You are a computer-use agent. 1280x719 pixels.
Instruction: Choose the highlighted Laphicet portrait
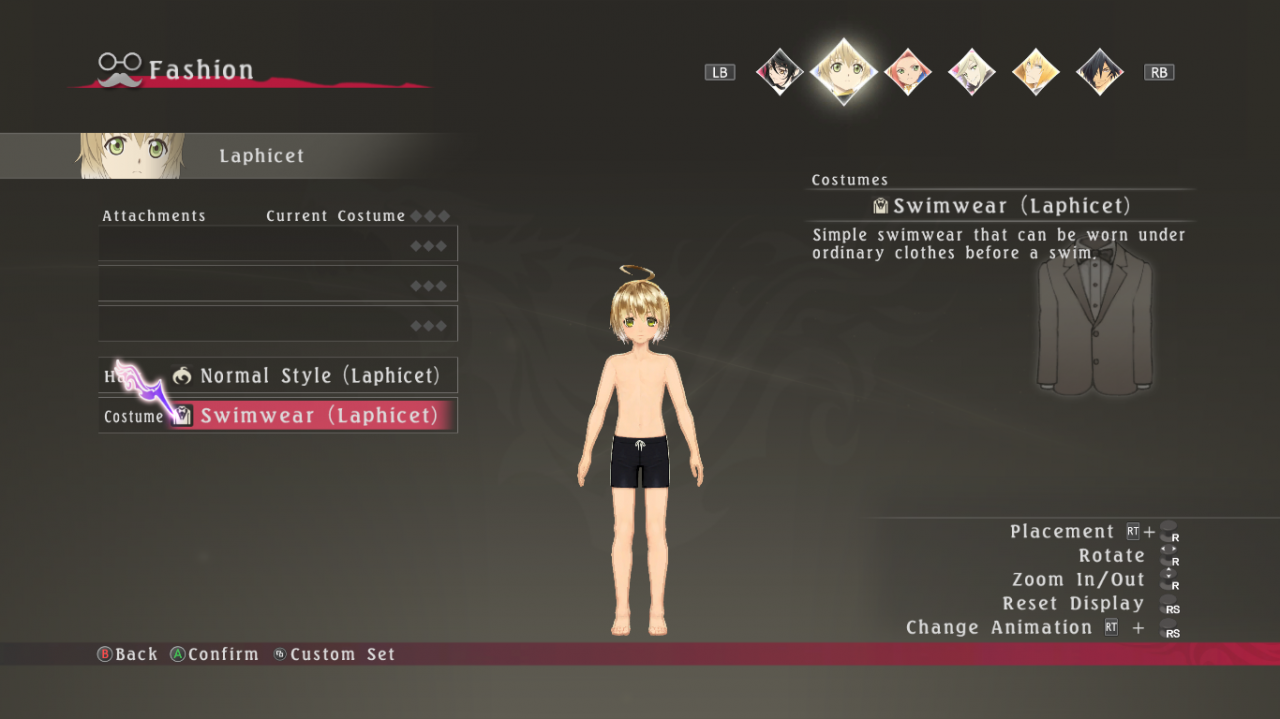click(x=843, y=71)
